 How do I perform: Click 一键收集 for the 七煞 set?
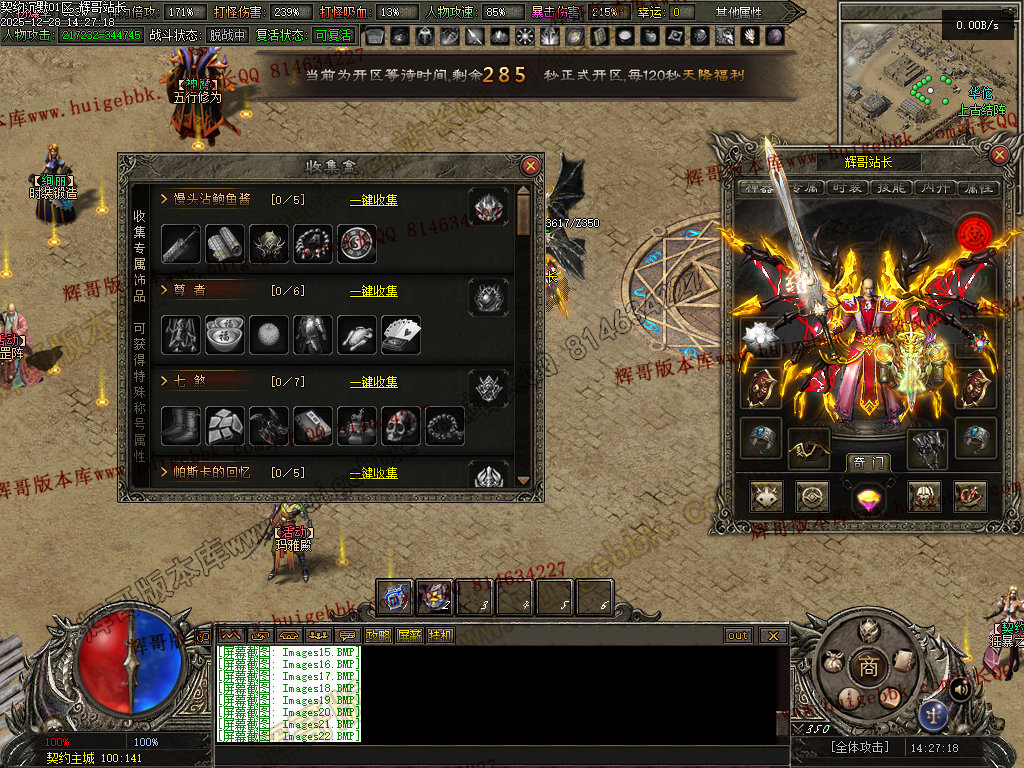point(373,382)
